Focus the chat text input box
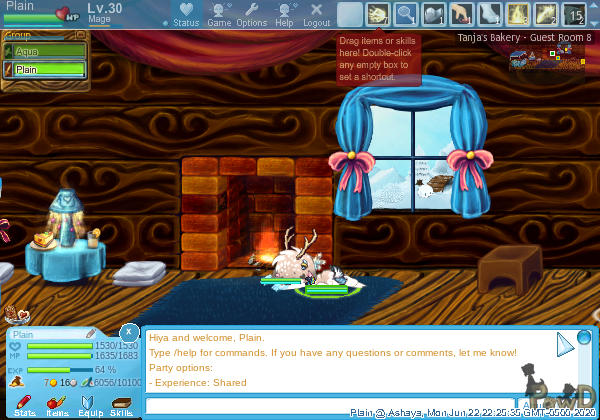Viewport: 600px width, 420px height. (340, 406)
